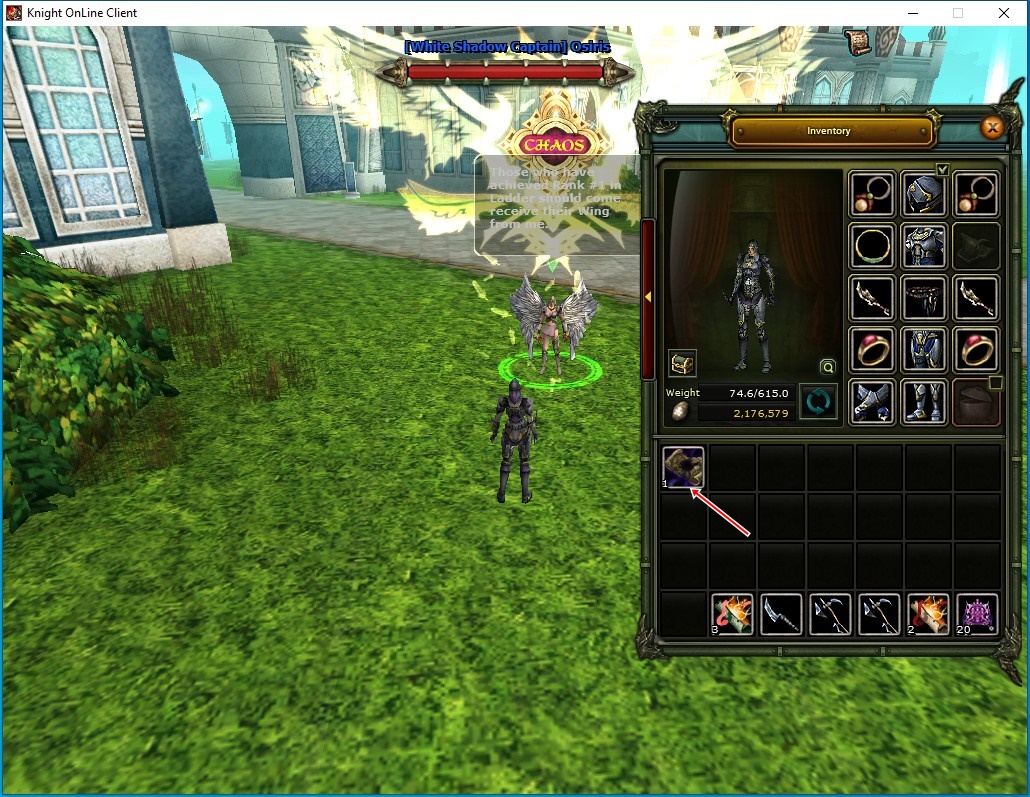Select the equipped helmet slot
The width and height of the screenshot is (1030, 797).
coord(925,194)
